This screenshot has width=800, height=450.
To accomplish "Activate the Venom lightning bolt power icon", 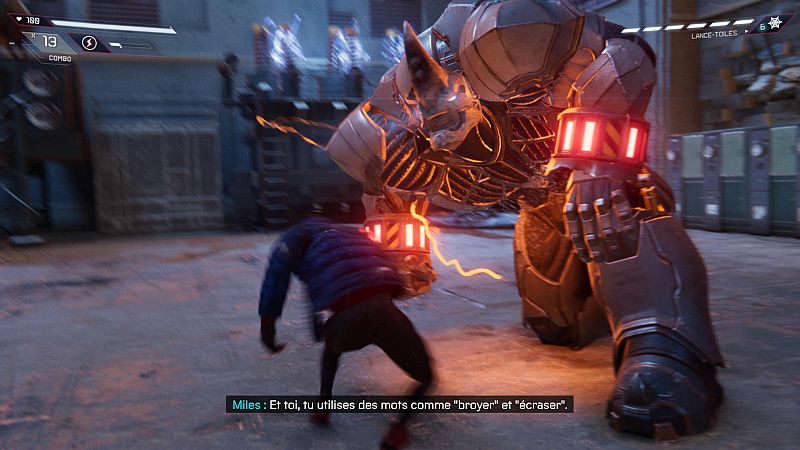I will pos(88,43).
